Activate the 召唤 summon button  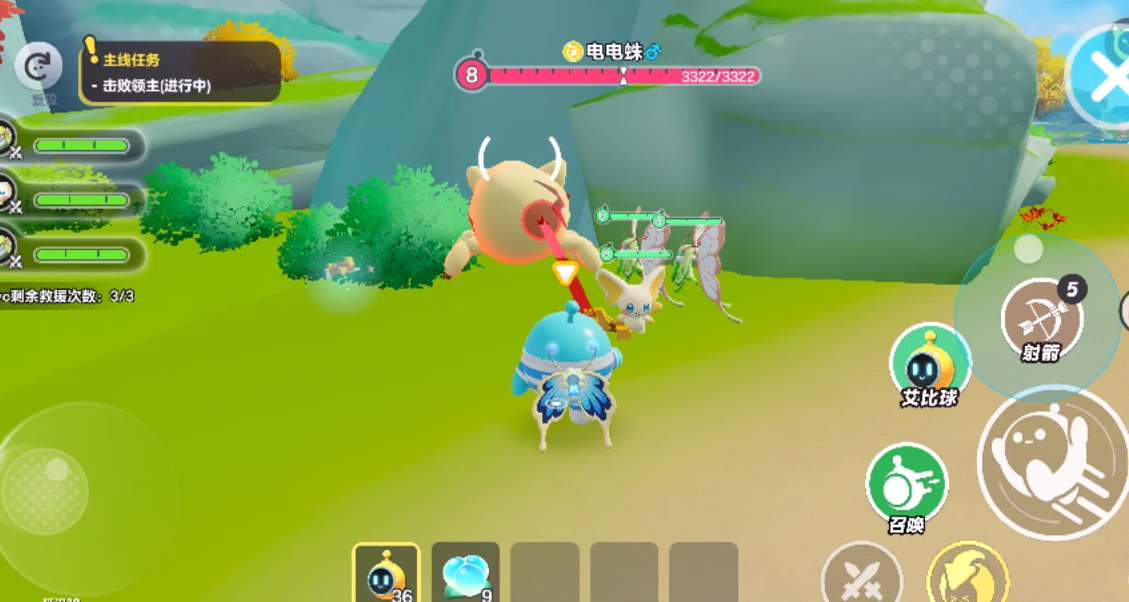tap(906, 486)
